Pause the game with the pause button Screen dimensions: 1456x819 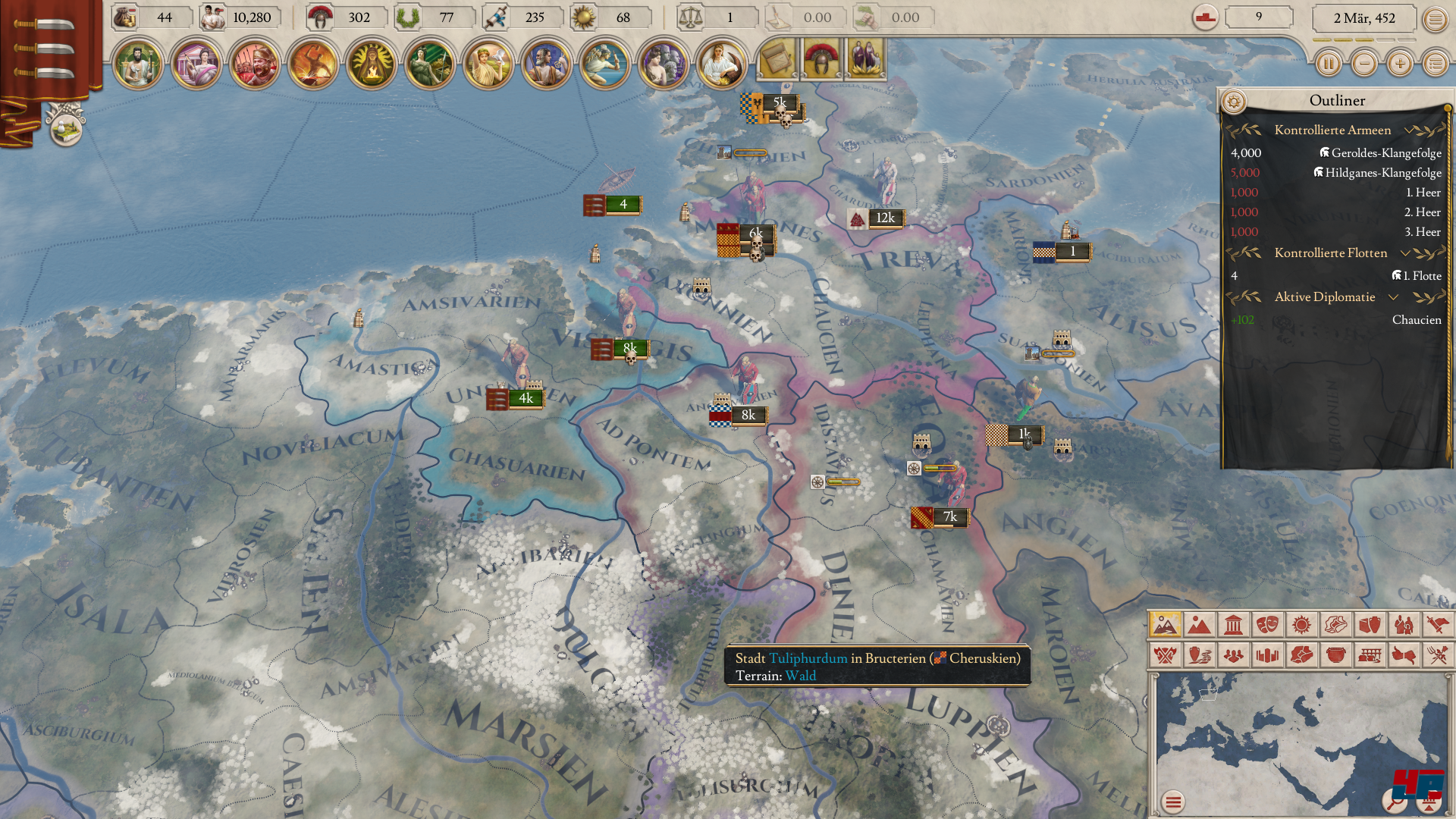1329,64
